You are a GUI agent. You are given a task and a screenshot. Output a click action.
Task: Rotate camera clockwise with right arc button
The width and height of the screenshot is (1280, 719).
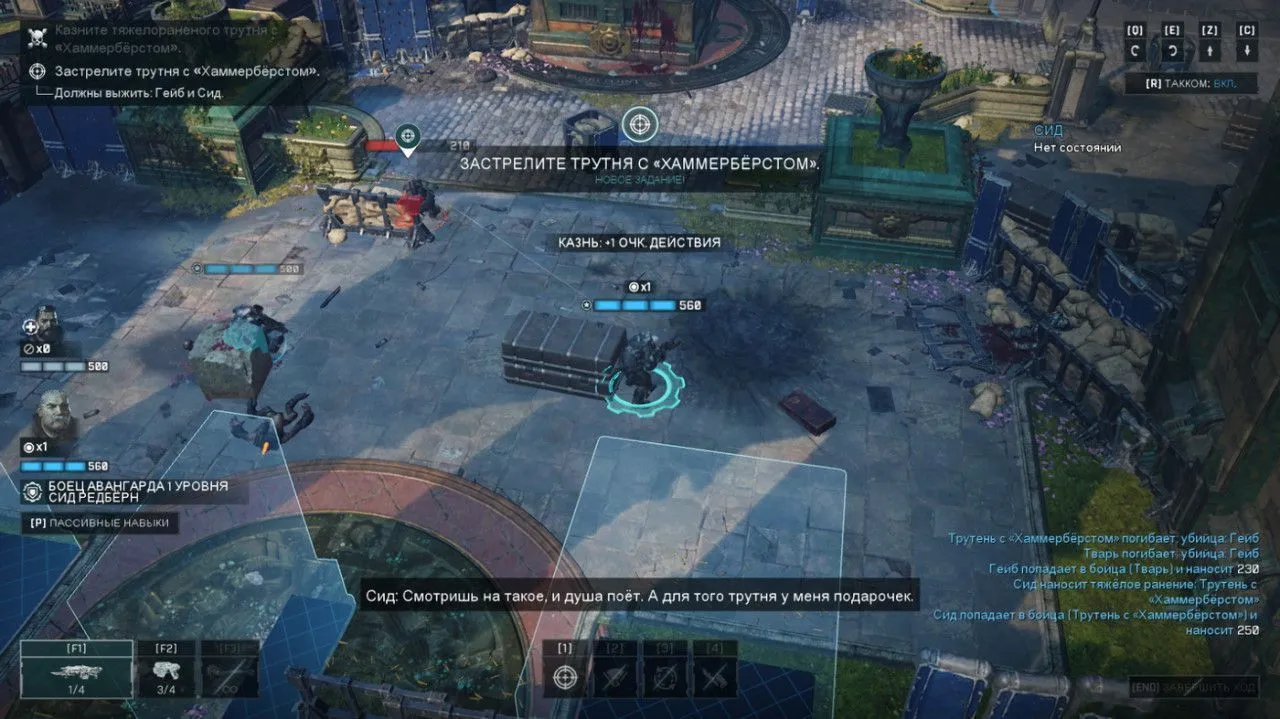1172,52
